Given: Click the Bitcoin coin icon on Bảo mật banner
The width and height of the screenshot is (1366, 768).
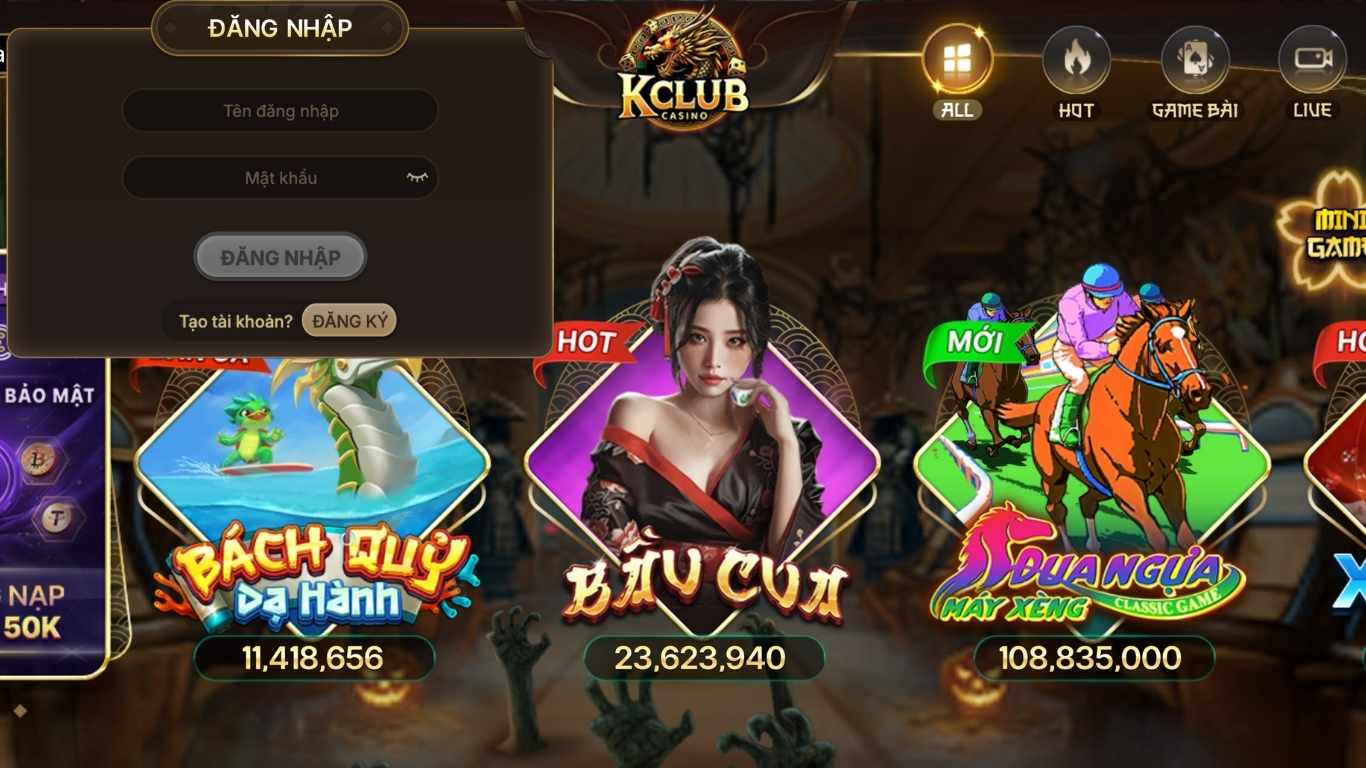Looking at the screenshot, I should 38,462.
